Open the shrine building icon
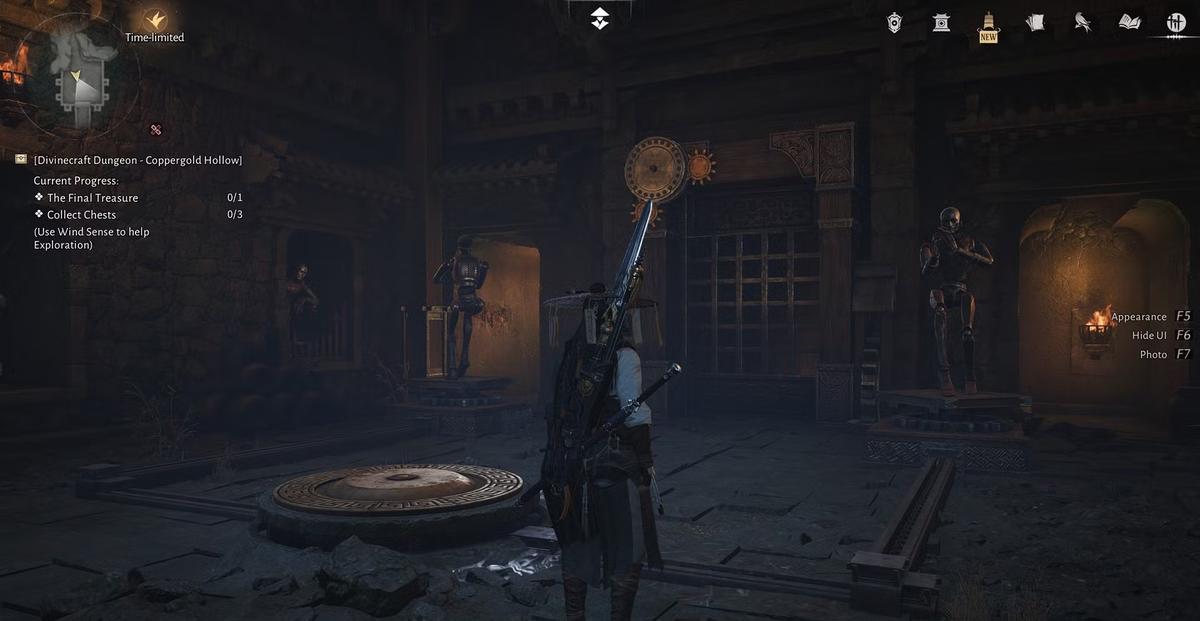This screenshot has width=1200, height=621. coord(941,22)
